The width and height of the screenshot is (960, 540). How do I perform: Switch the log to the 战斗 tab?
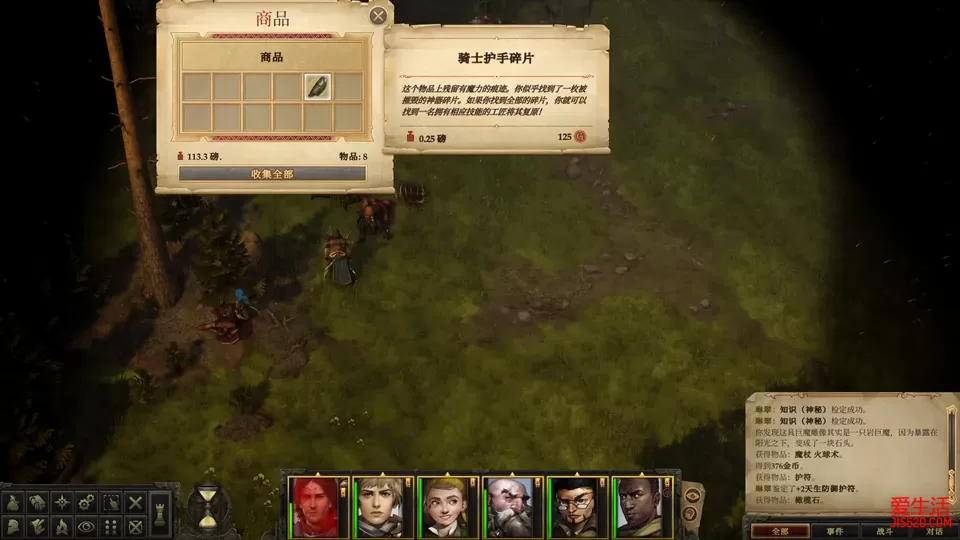885,531
